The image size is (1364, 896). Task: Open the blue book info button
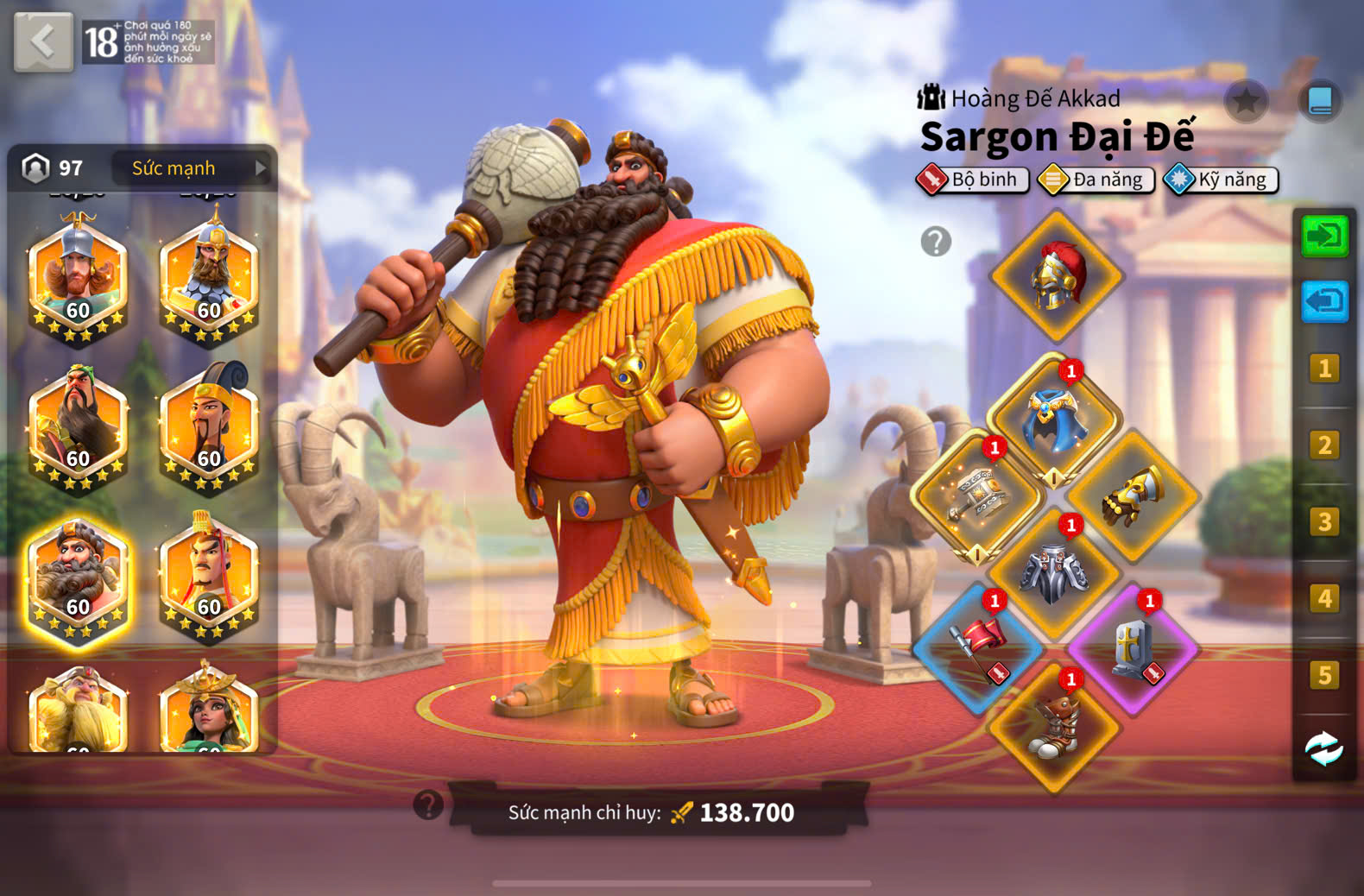[1319, 102]
